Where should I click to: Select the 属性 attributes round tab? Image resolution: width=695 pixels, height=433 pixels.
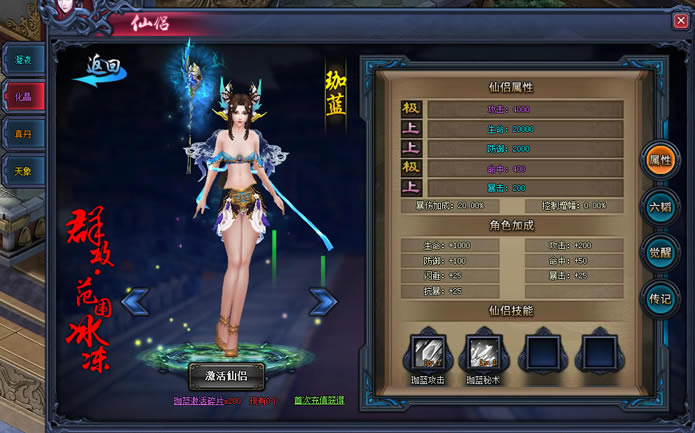point(660,159)
